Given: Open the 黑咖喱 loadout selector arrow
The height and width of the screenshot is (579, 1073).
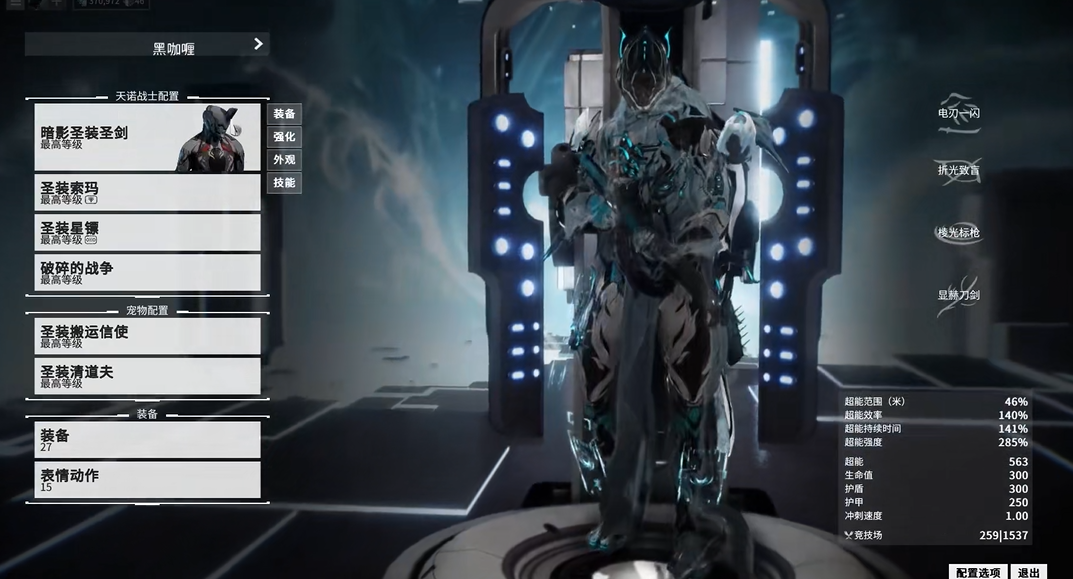Looking at the screenshot, I should (x=258, y=44).
